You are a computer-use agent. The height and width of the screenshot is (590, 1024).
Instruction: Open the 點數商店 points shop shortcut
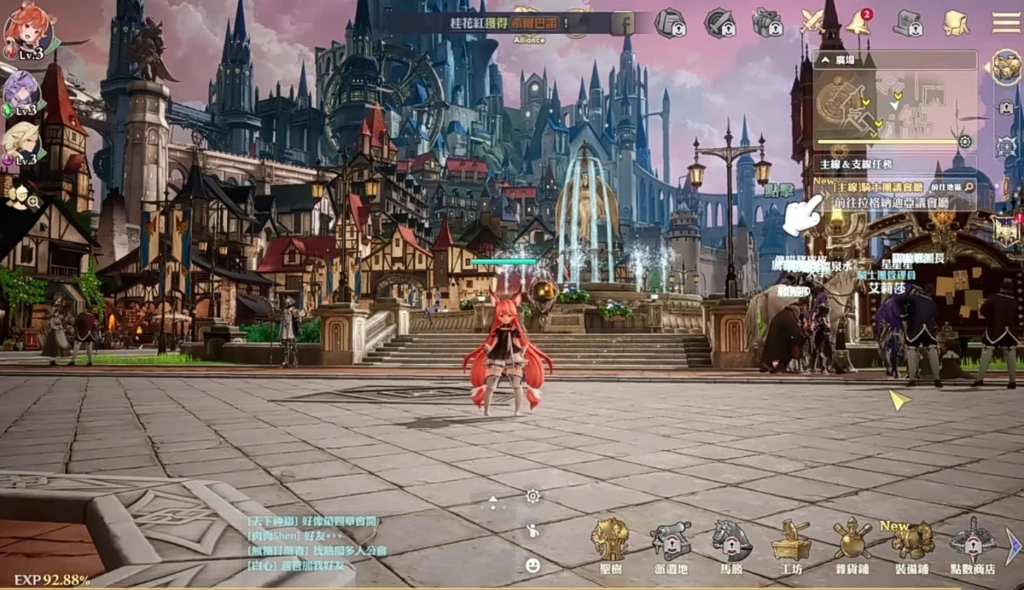[x=972, y=546]
